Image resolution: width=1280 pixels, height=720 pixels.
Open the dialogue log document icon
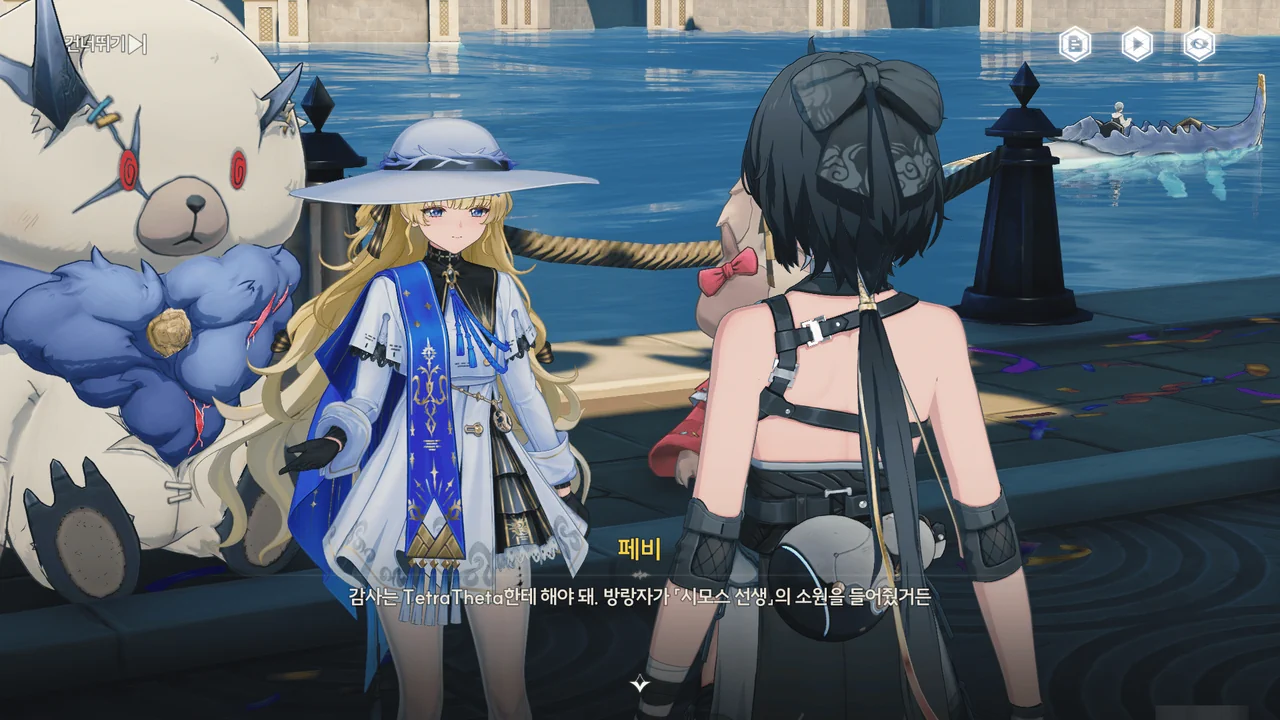coord(1075,44)
